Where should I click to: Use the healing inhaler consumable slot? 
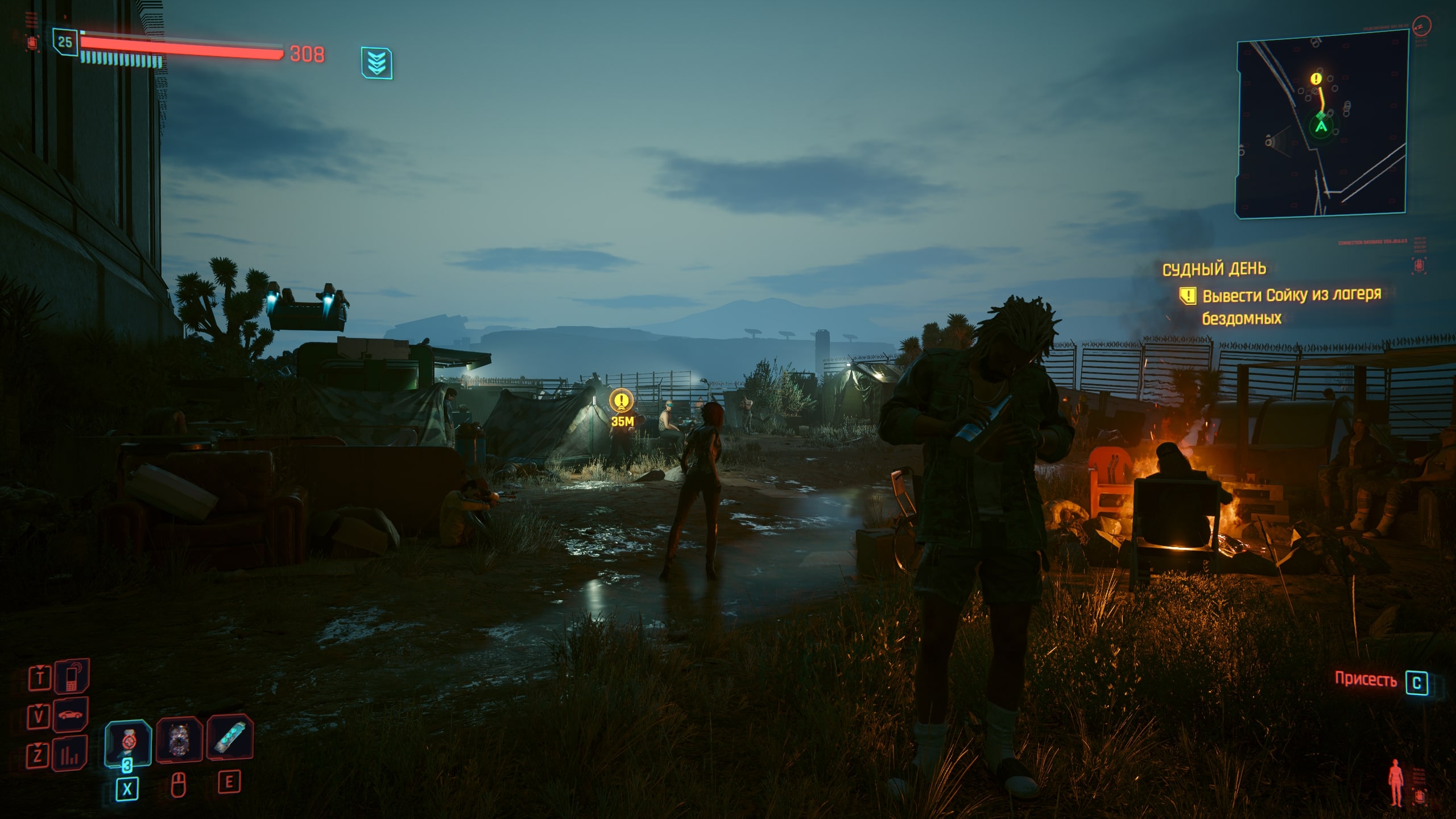click(128, 742)
